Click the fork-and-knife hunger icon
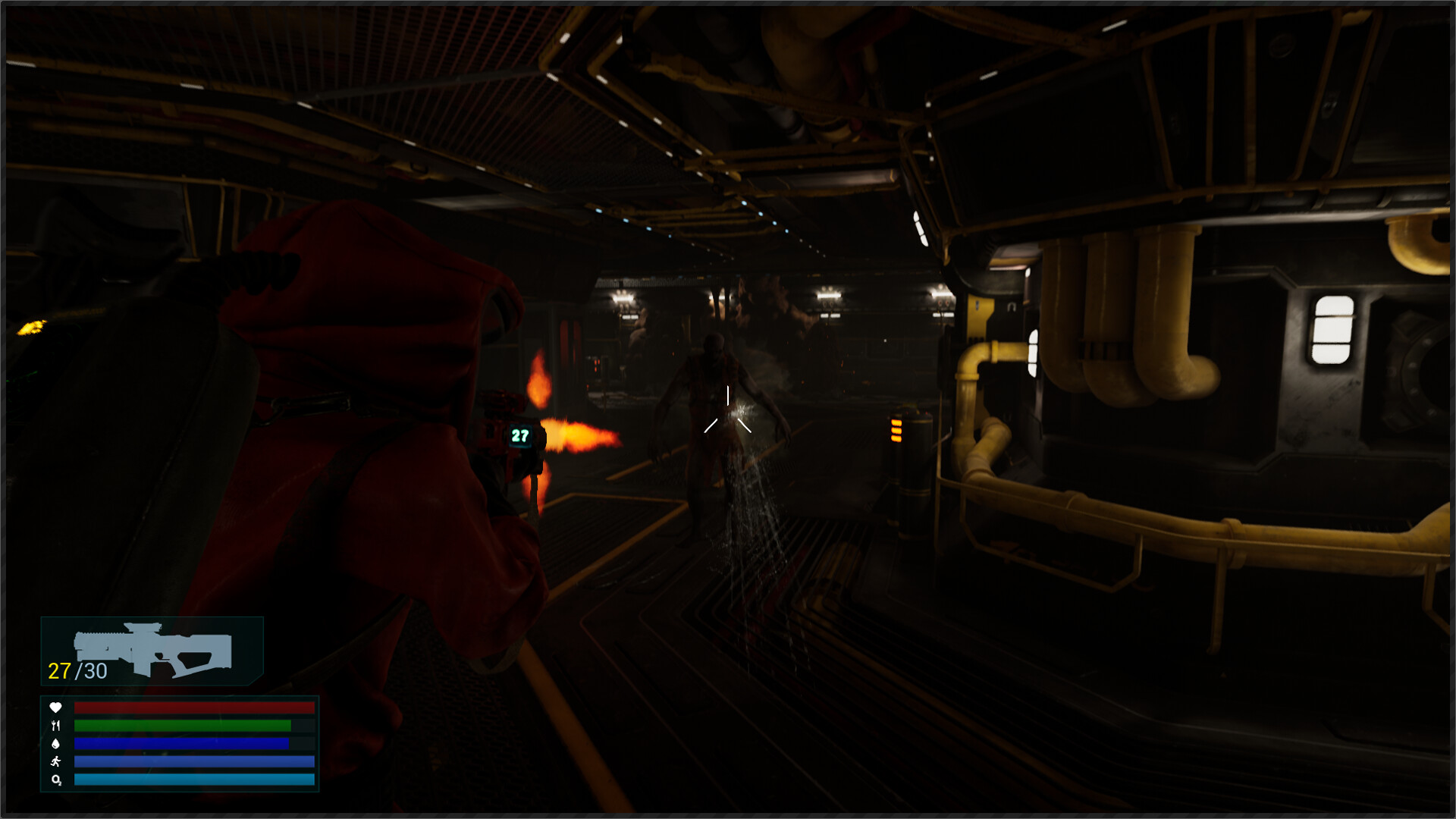1456x819 pixels. tap(57, 726)
